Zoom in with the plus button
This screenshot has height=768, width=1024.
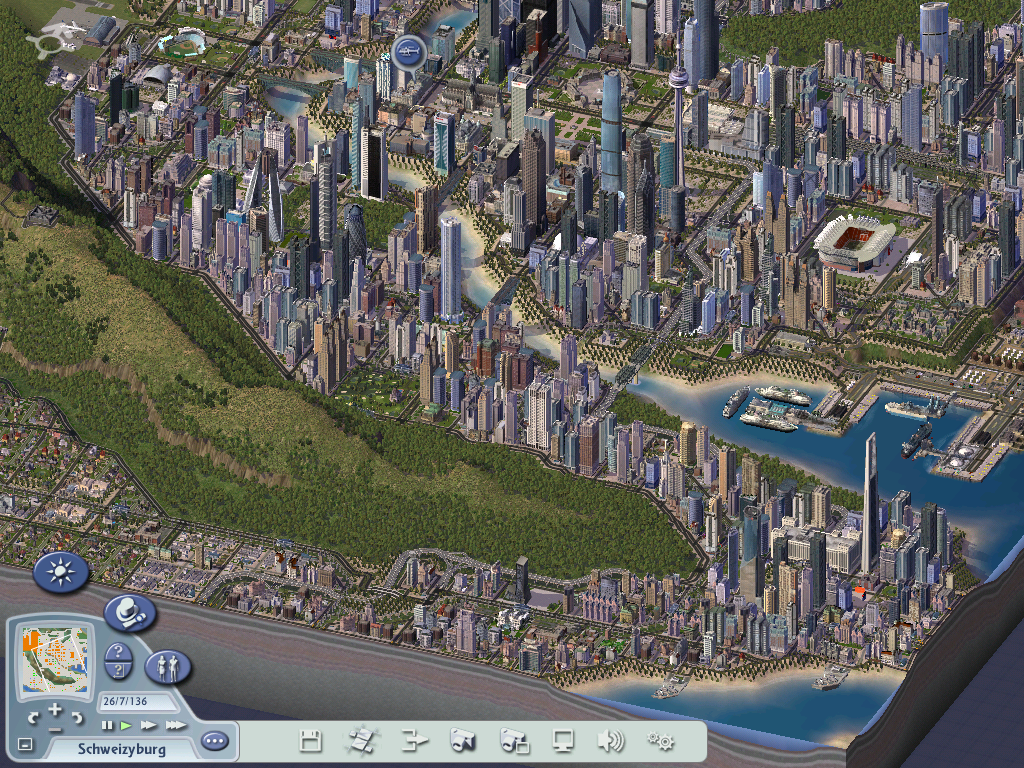point(55,709)
